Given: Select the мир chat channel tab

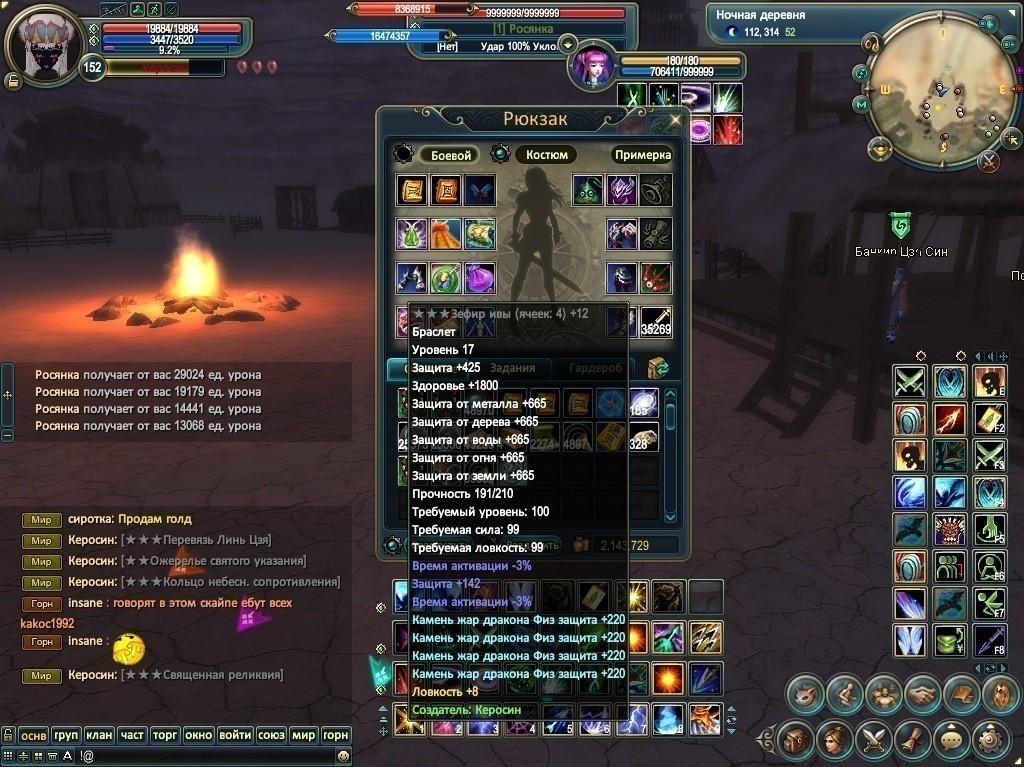Looking at the screenshot, I should 303,735.
